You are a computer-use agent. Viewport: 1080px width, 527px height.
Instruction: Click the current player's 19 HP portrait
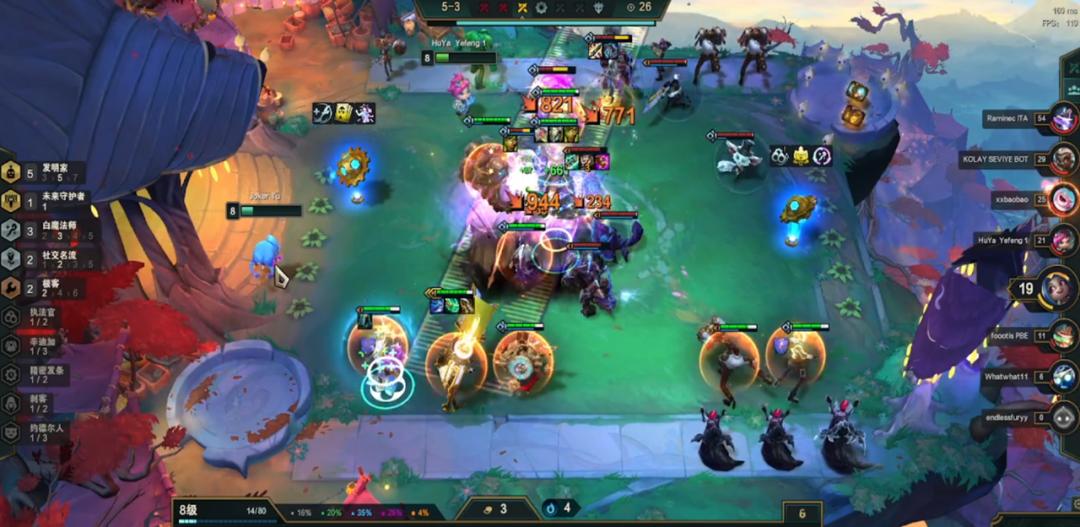1058,288
